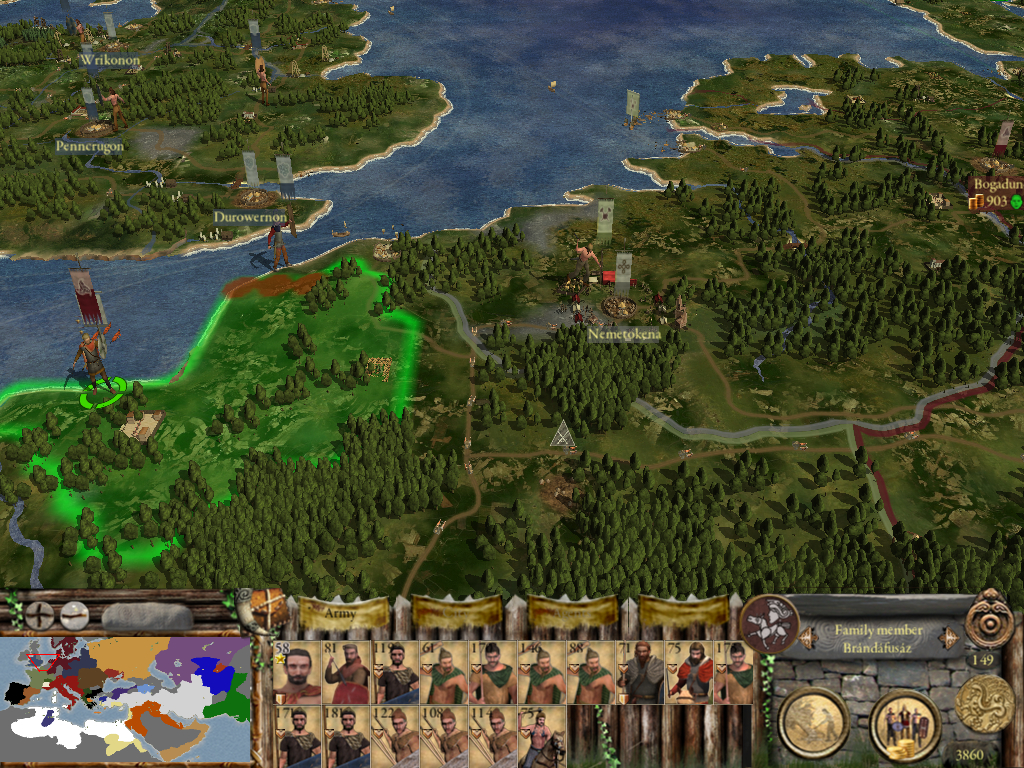Select the bearded grey-cloak unit card numbered 71
The width and height of the screenshot is (1024, 768).
(x=641, y=672)
